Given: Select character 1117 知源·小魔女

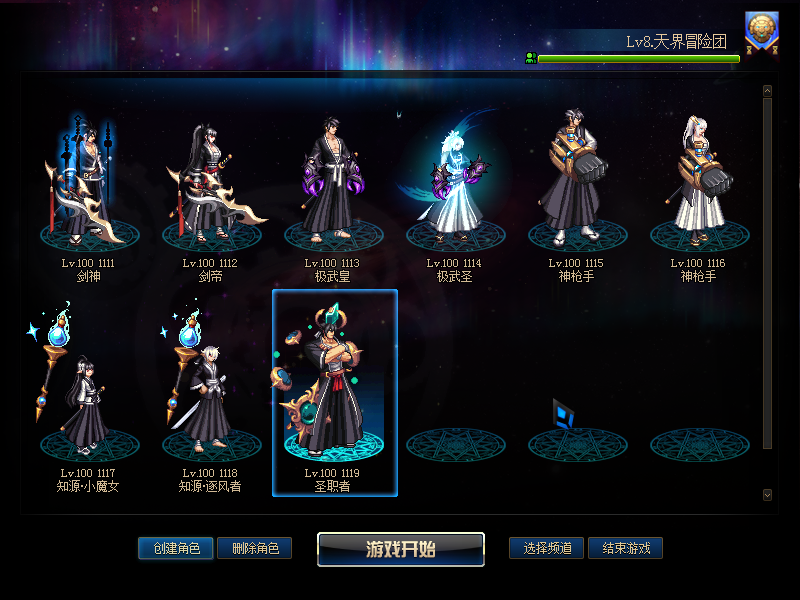Looking at the screenshot, I should point(88,395).
